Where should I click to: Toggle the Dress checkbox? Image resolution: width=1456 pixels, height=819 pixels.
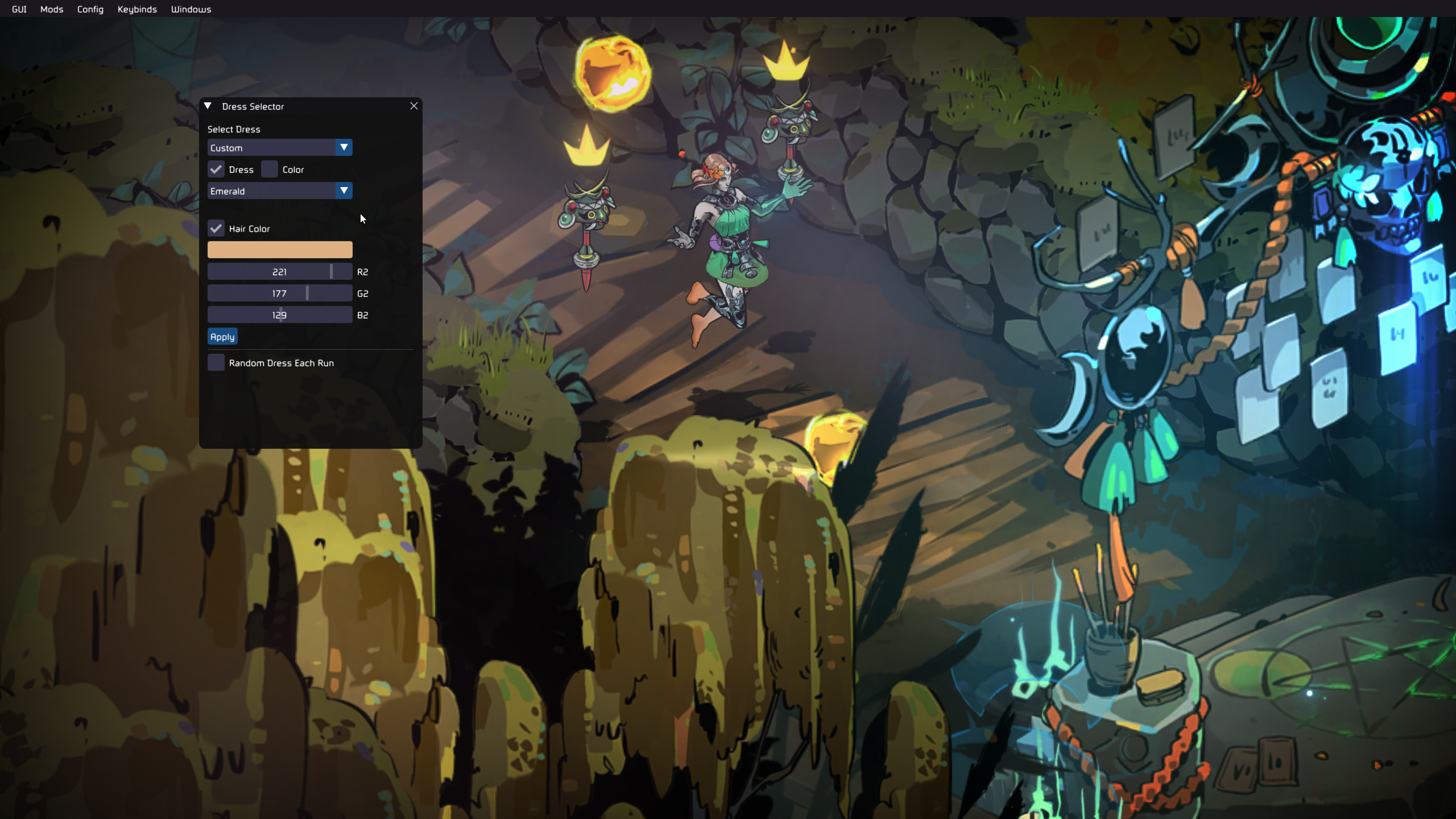coord(216,169)
